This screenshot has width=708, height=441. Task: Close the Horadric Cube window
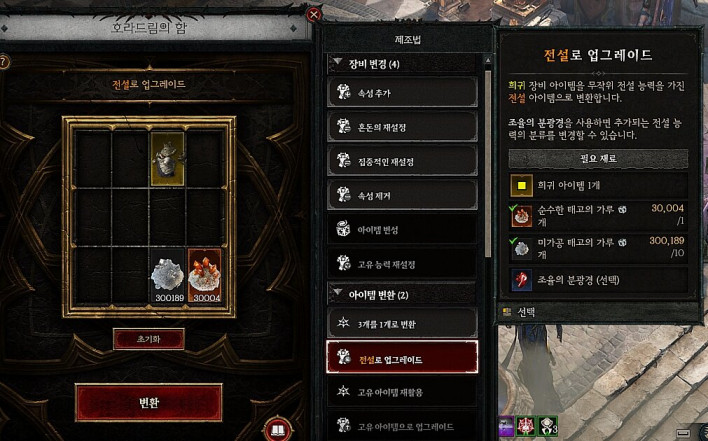[x=314, y=15]
